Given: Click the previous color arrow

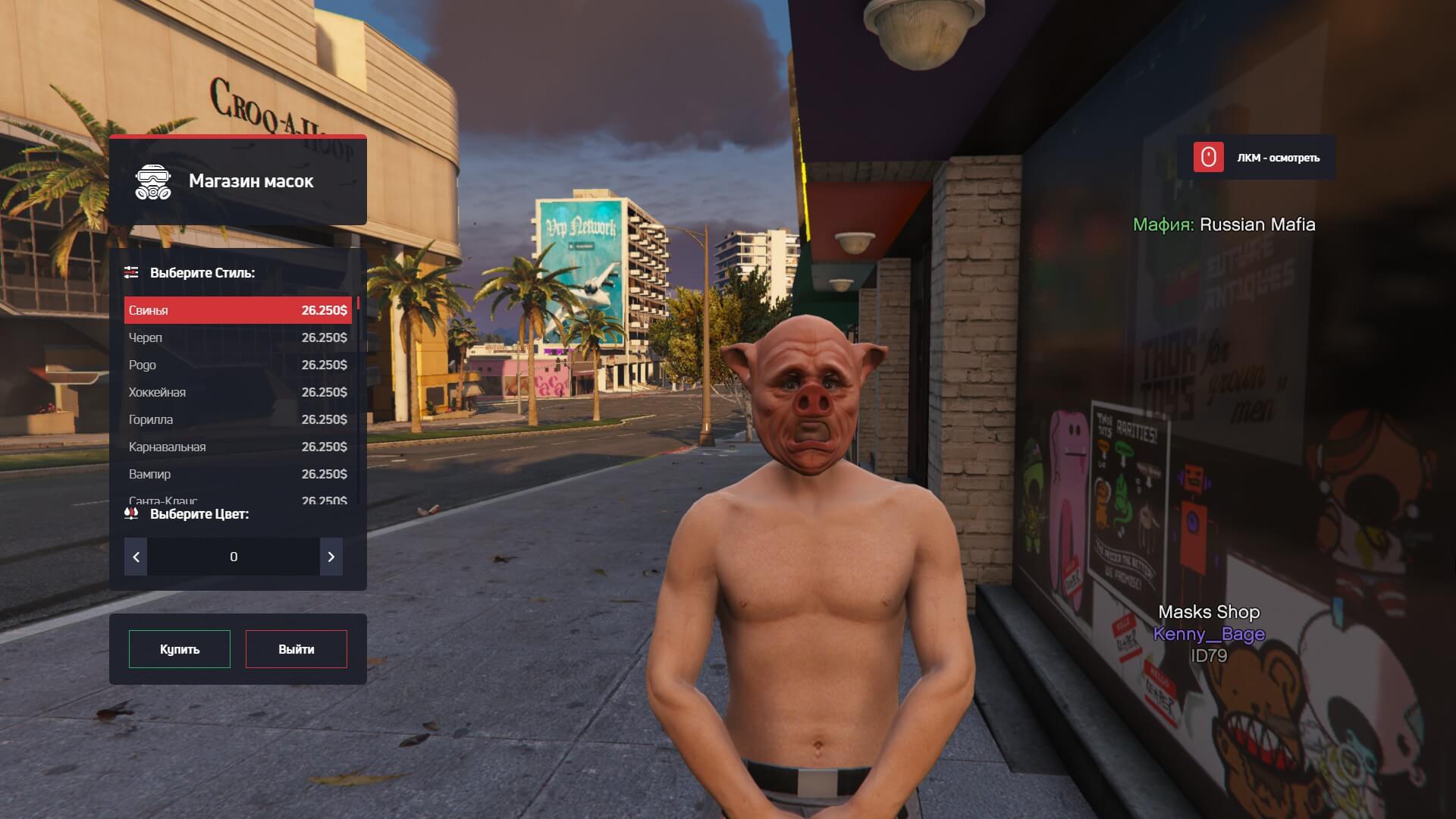Looking at the screenshot, I should [x=136, y=557].
